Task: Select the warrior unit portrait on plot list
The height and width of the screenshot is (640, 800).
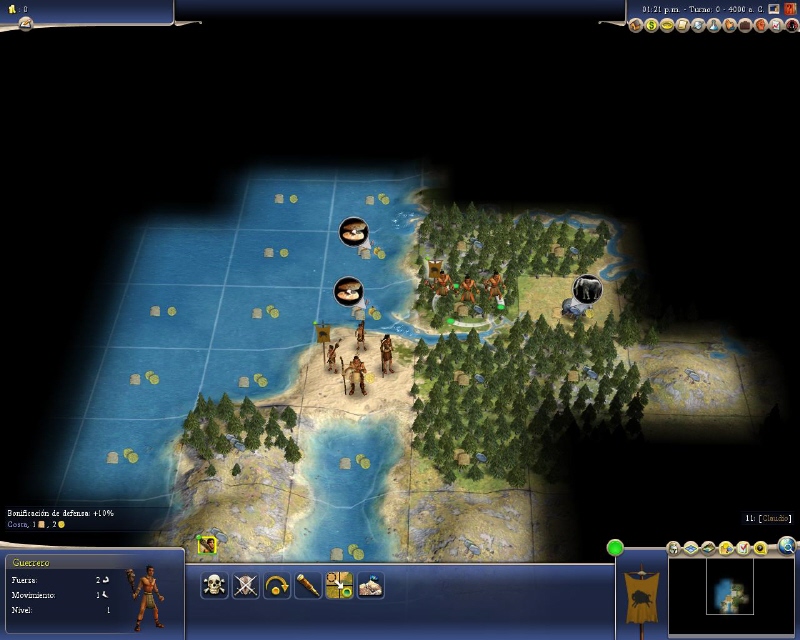Action: pos(207,545)
